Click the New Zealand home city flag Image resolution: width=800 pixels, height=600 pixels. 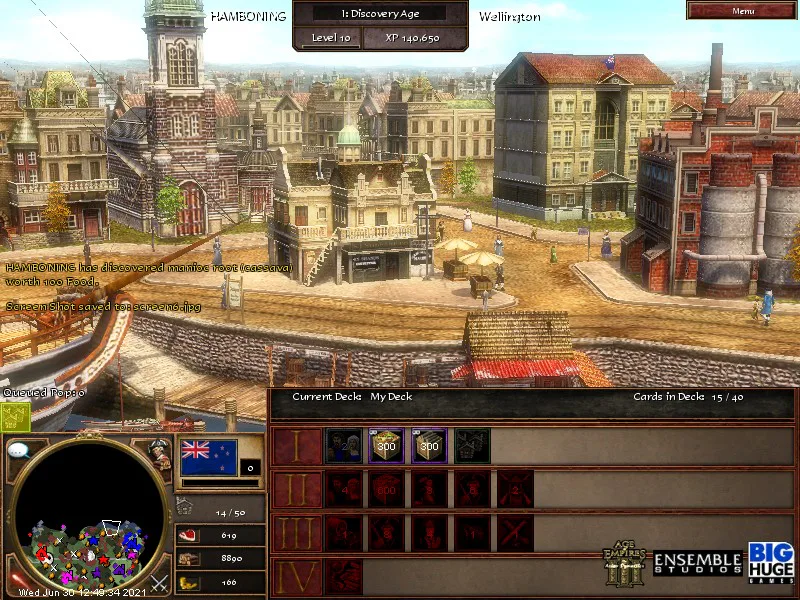point(208,457)
